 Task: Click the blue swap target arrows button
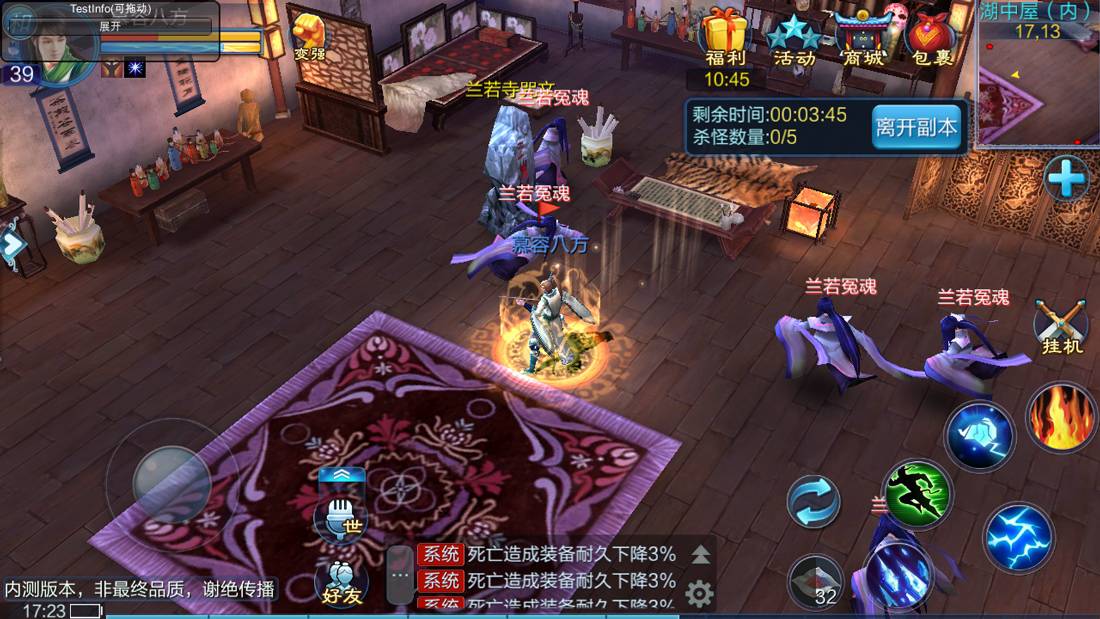pos(814,501)
